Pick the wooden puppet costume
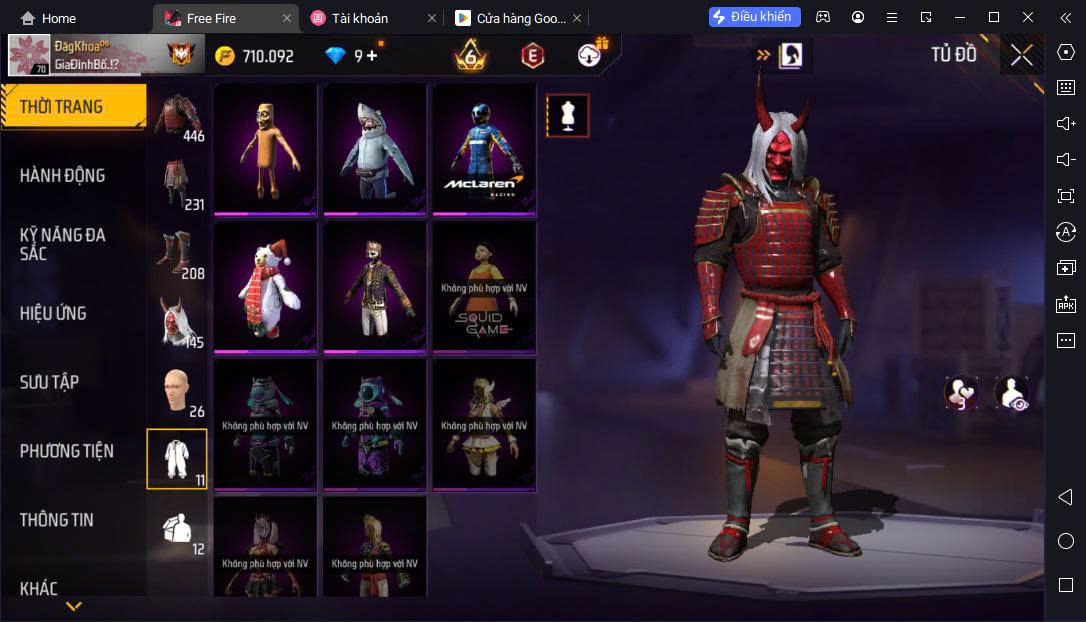Screen dimensions: 1086x622 point(265,148)
